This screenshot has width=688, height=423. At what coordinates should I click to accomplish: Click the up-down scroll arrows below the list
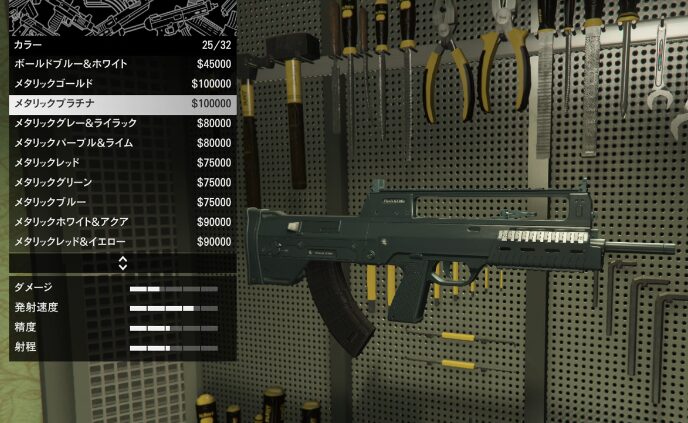coord(122,263)
